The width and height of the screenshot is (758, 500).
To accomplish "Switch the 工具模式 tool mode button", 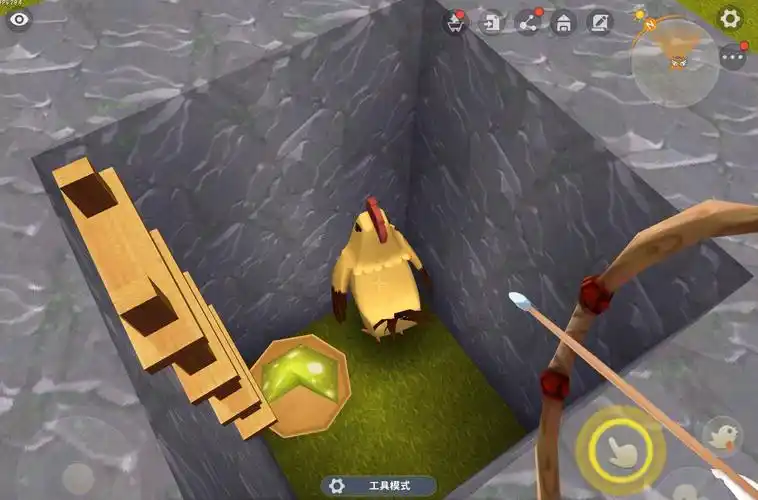I will pos(379,485).
